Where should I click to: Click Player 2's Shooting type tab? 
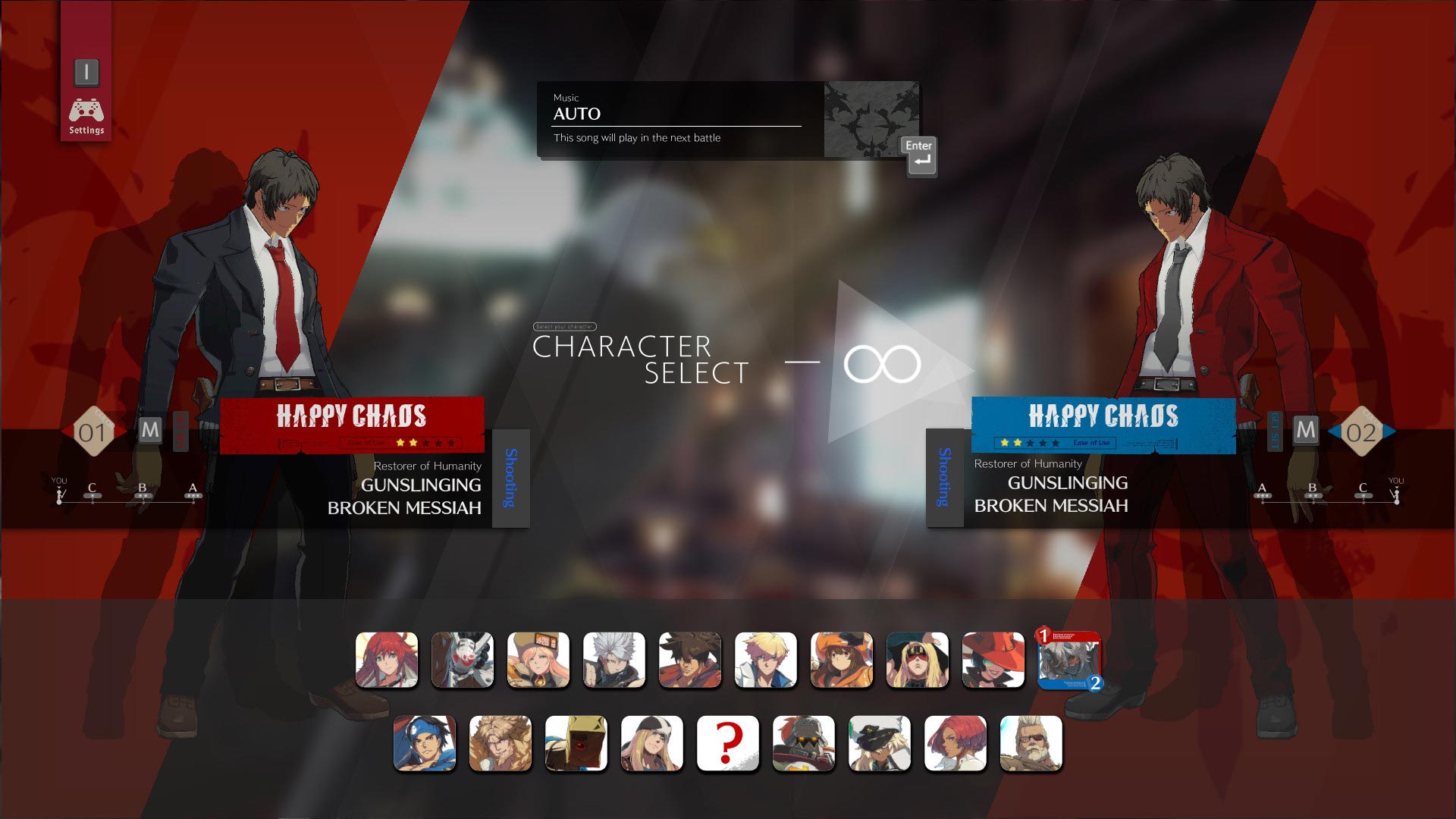point(943,478)
